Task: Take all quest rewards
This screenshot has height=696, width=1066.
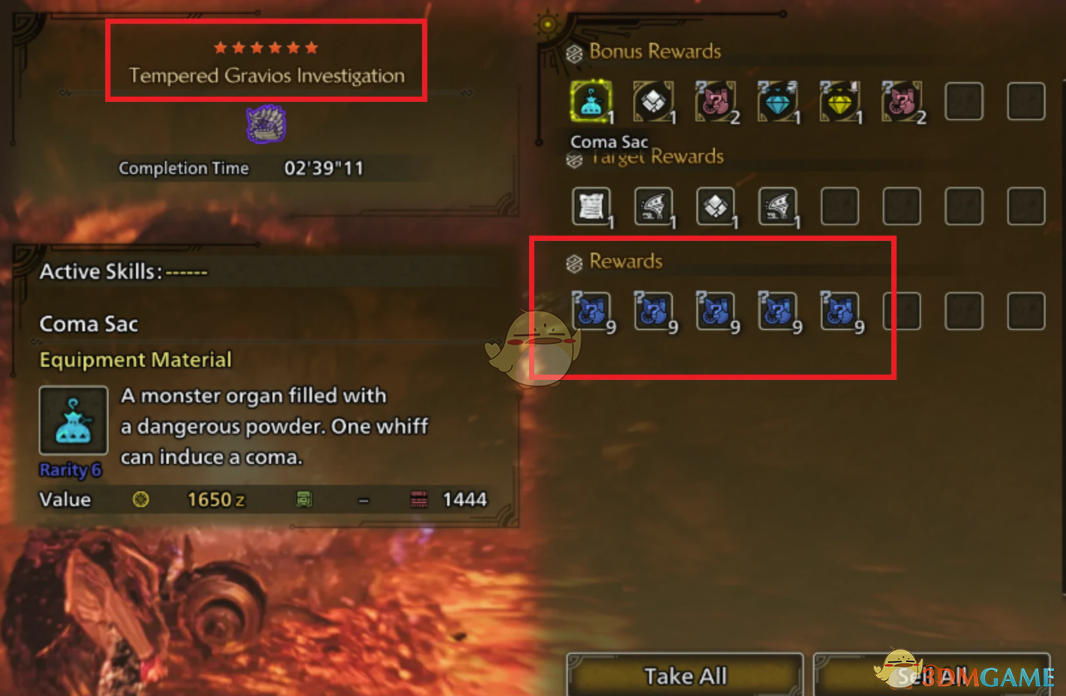Action: coord(685,675)
